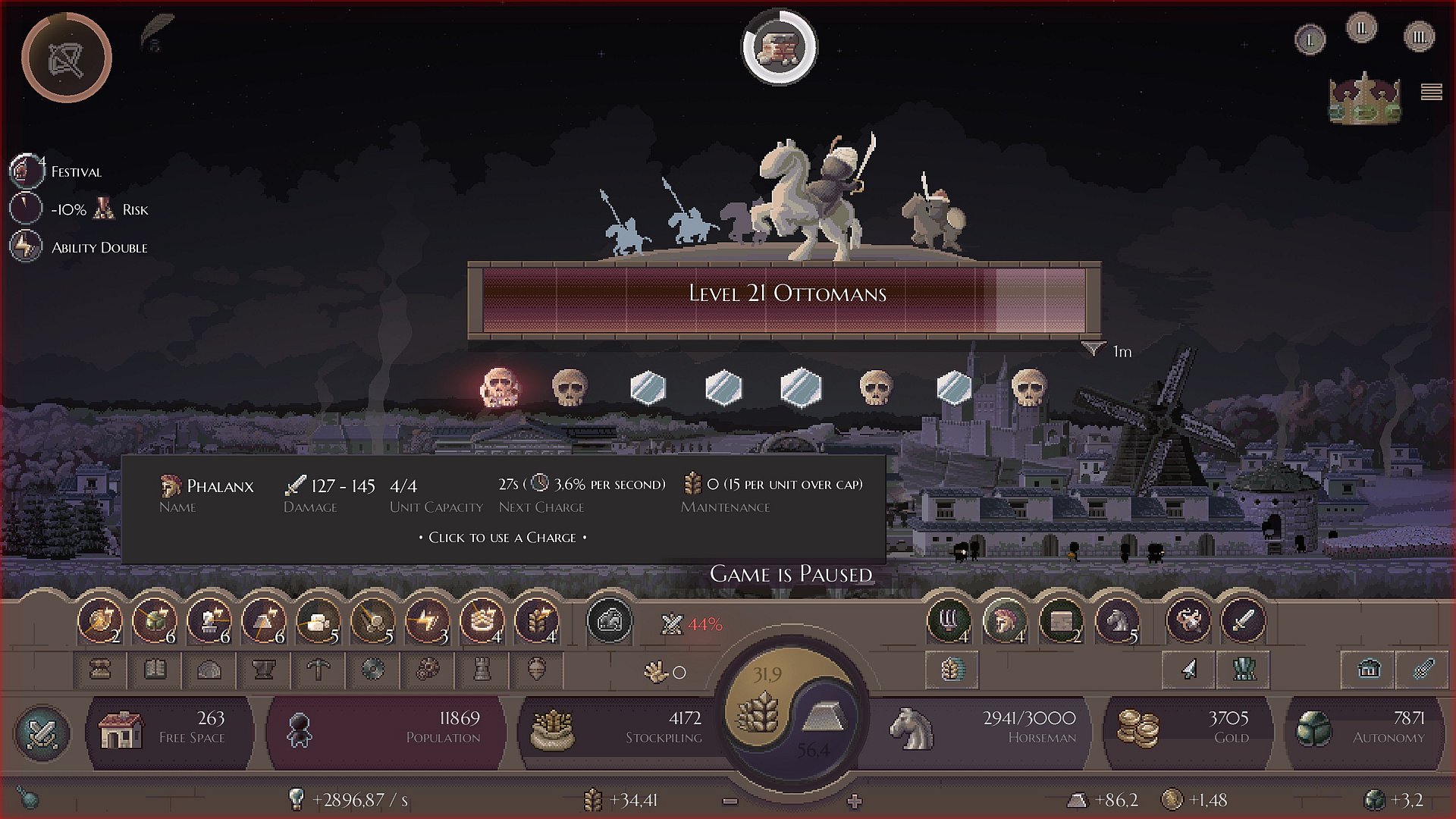Use a charge of the Phalanx helmet ability
Viewport: 1456px width, 819px height.
click(x=1005, y=622)
